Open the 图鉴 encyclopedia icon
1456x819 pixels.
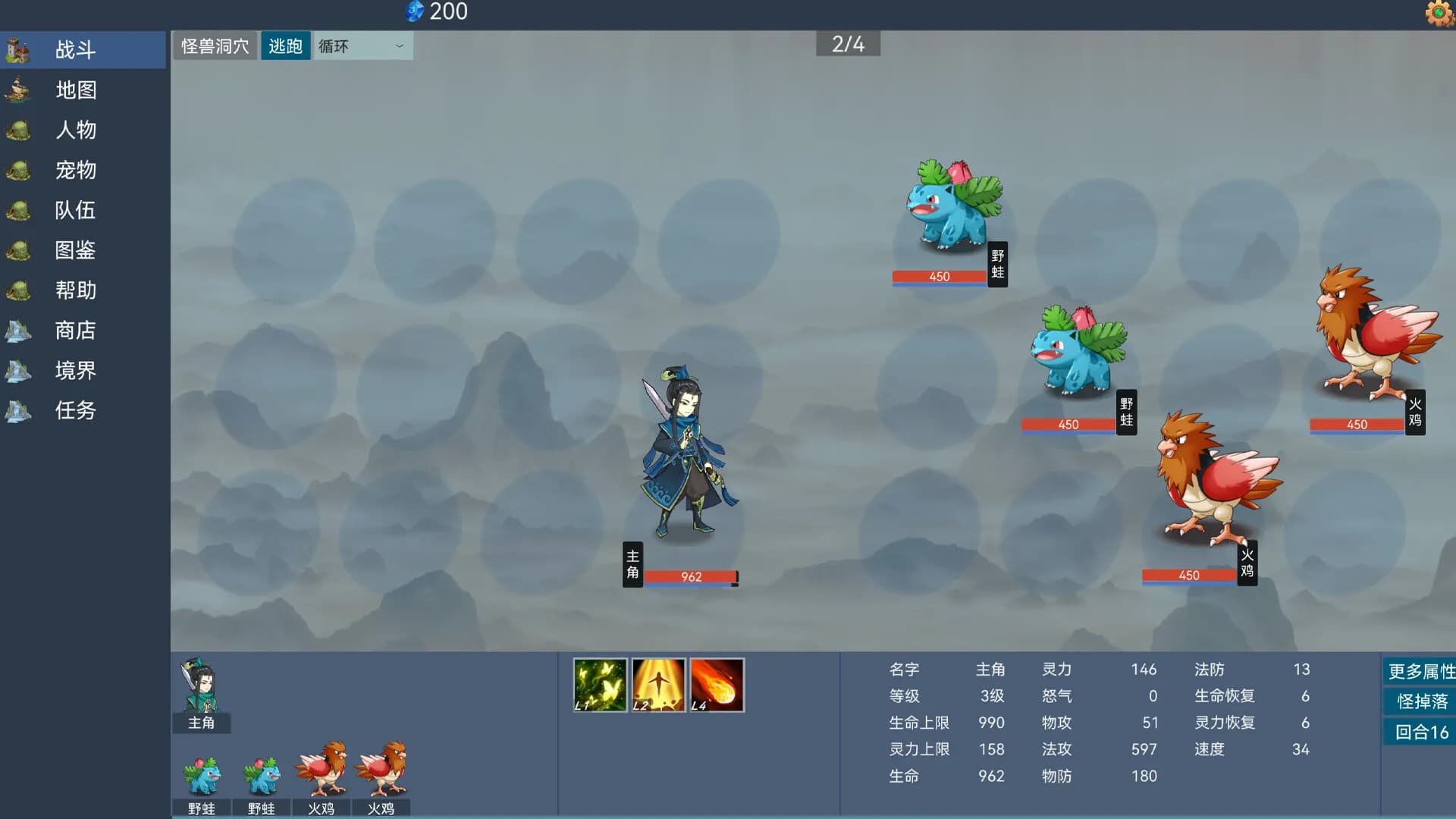click(18, 250)
